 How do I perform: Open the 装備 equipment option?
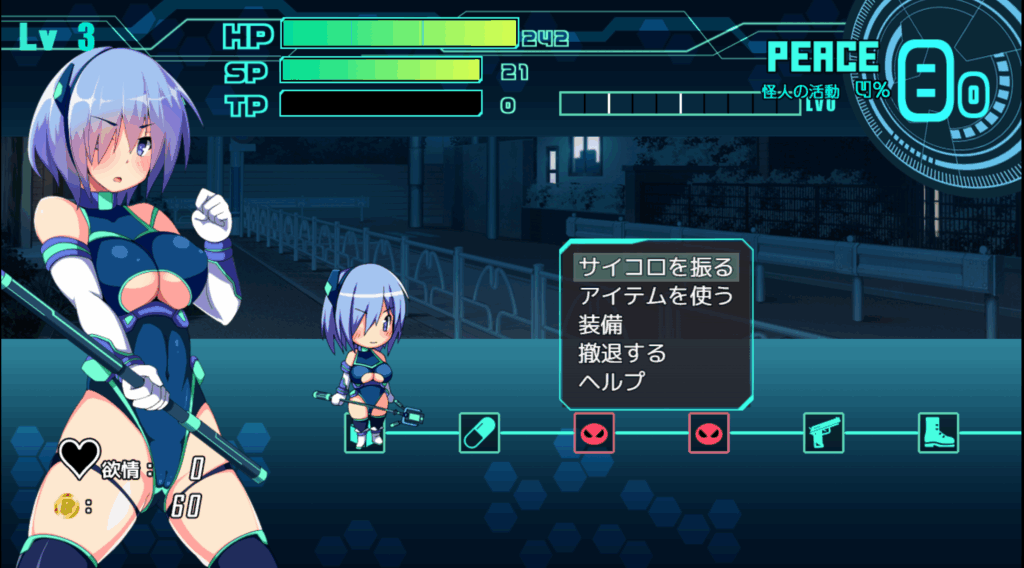(601, 324)
